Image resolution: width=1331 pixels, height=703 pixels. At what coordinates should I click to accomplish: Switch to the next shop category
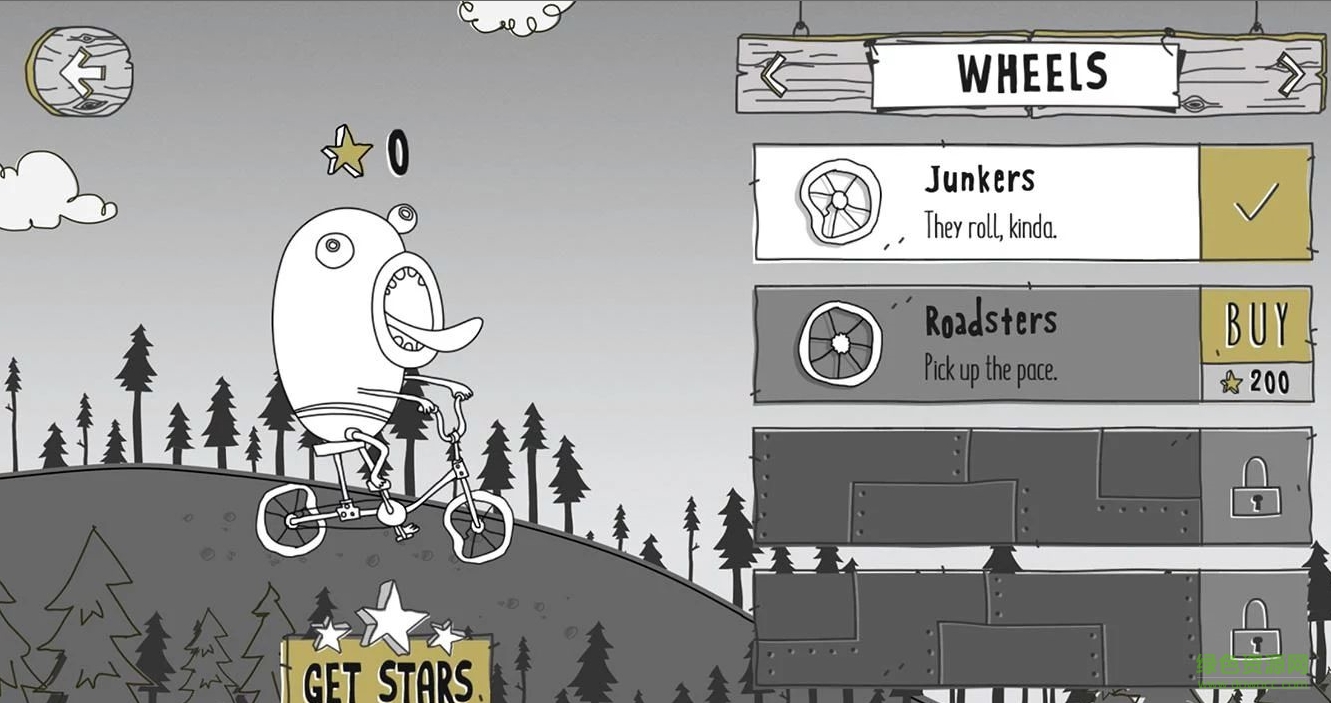point(1291,74)
